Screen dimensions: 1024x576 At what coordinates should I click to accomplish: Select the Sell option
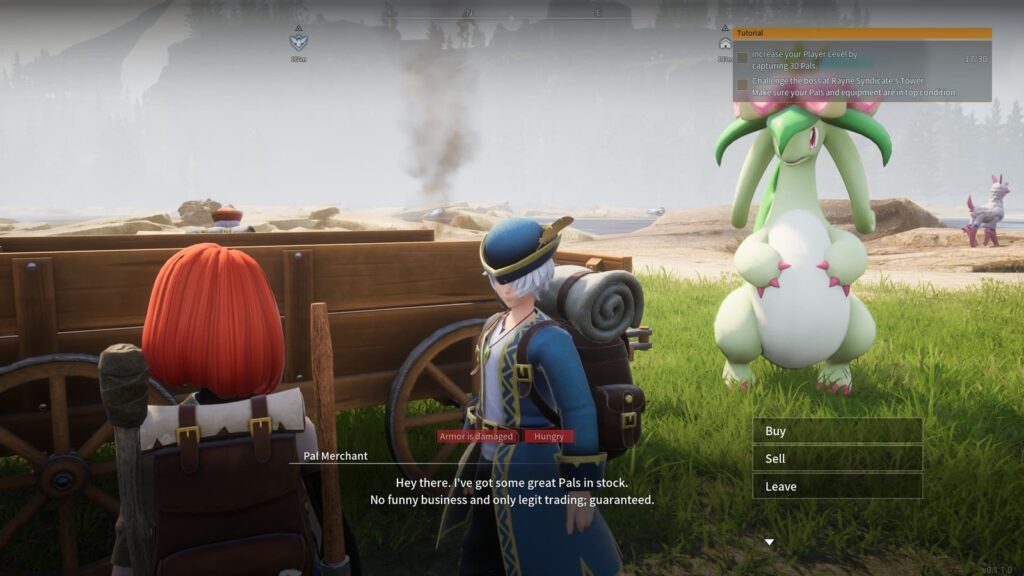pos(836,459)
